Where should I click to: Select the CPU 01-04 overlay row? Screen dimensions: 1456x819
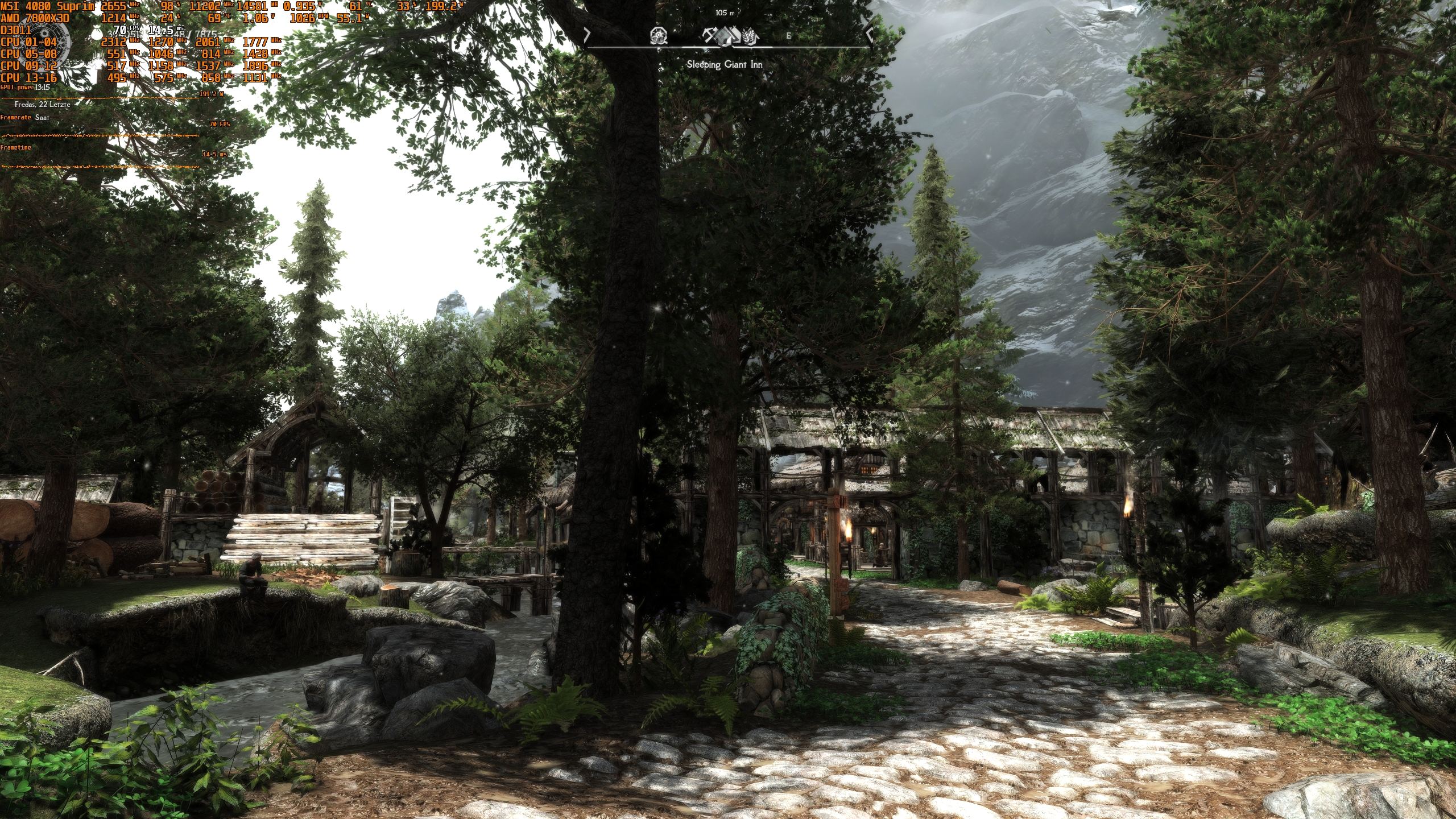[28, 42]
